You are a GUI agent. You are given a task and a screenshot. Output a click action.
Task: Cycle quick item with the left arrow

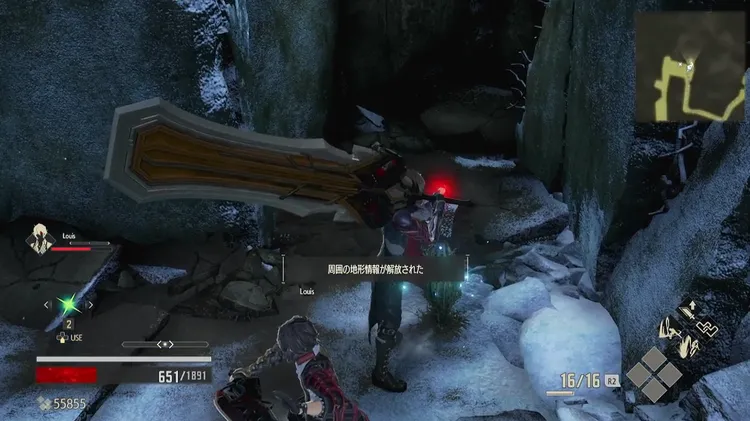point(46,304)
